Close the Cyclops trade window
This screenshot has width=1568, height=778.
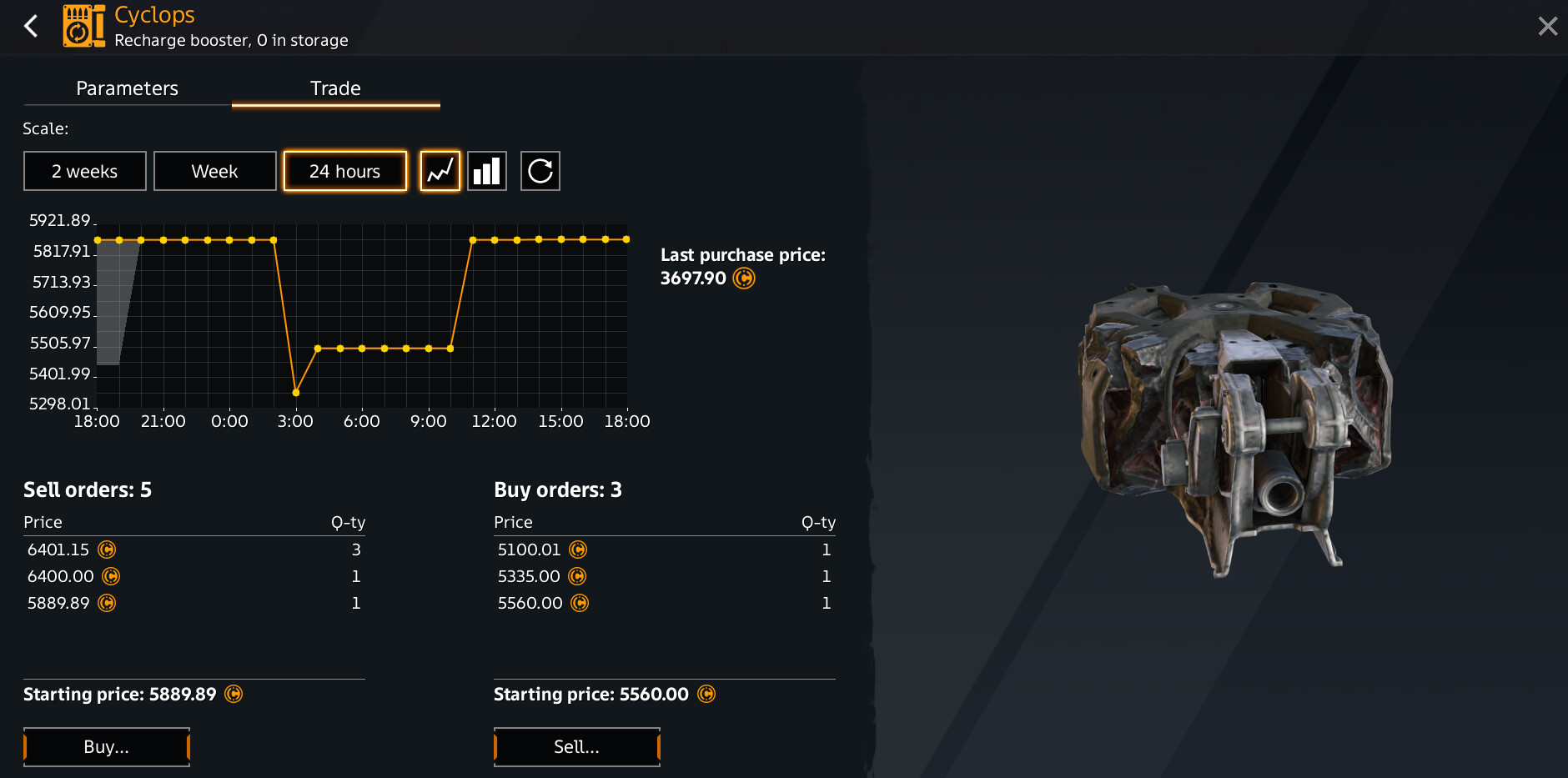pos(1547,27)
